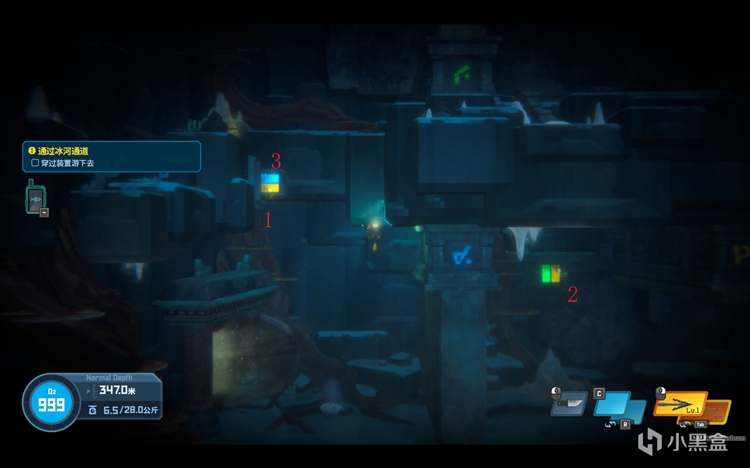Select the diving knife melee slot

(x=569, y=404)
